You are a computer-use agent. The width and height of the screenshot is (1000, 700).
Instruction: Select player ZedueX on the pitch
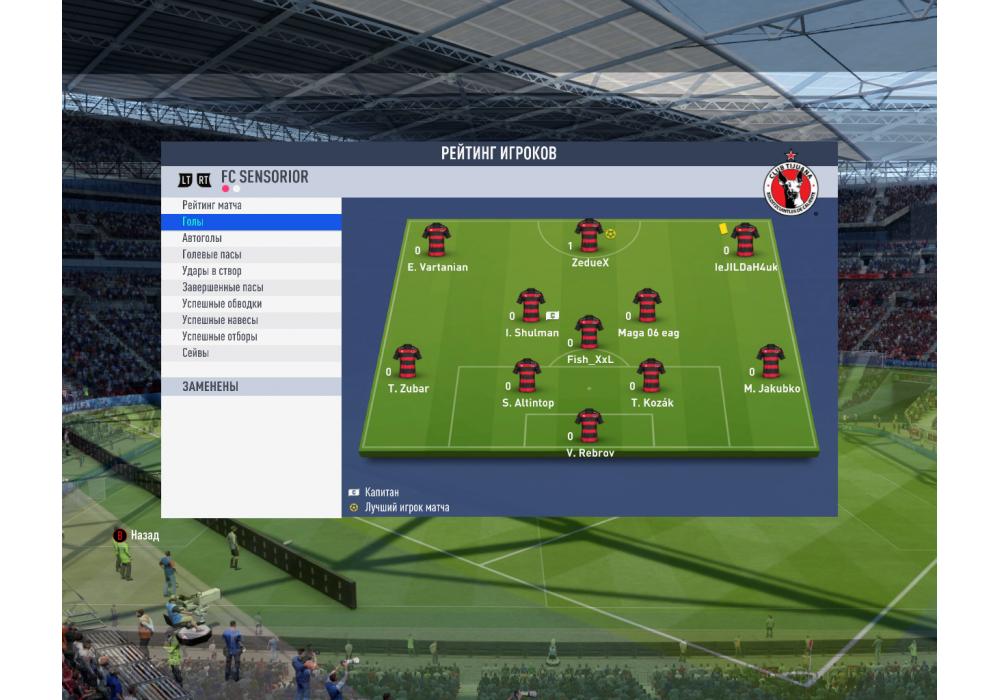click(589, 236)
